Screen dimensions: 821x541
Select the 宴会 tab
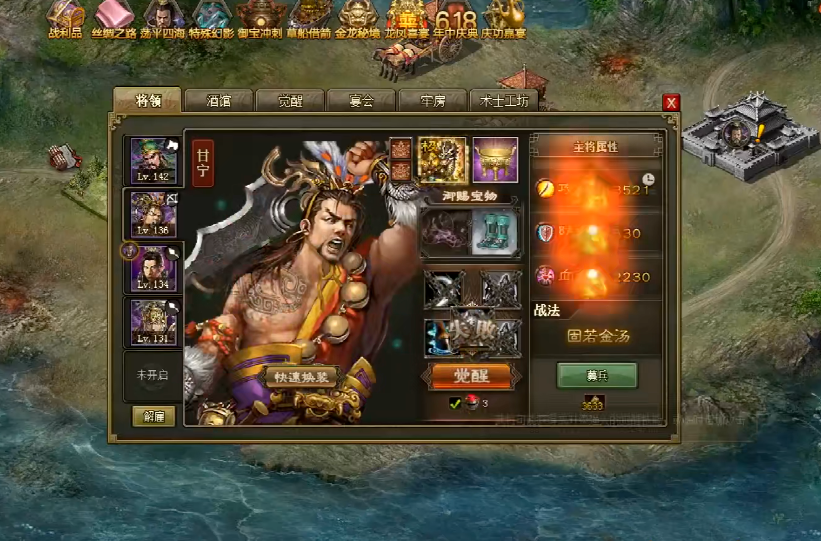point(361,101)
